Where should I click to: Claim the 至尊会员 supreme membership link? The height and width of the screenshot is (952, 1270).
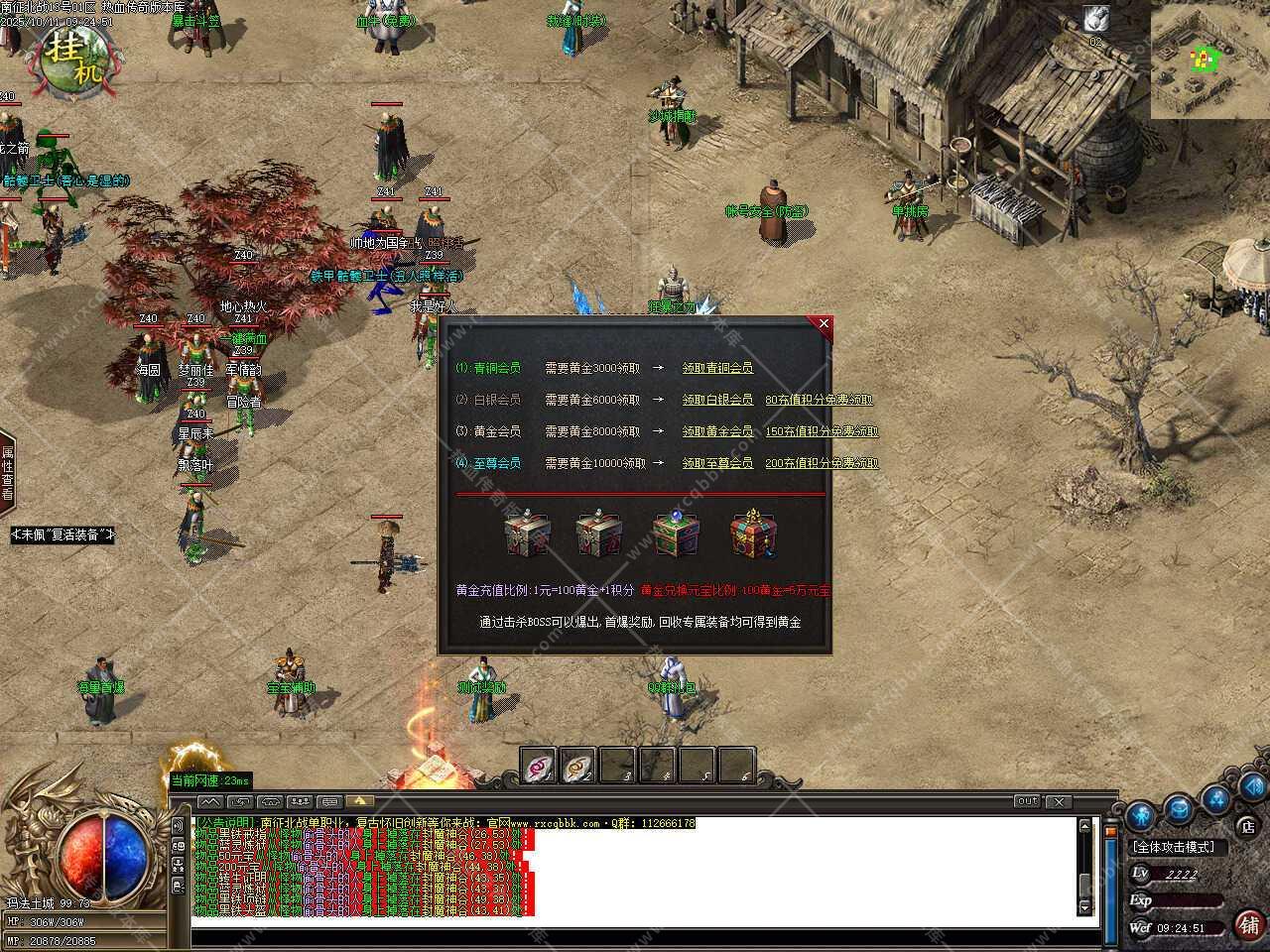point(717,463)
